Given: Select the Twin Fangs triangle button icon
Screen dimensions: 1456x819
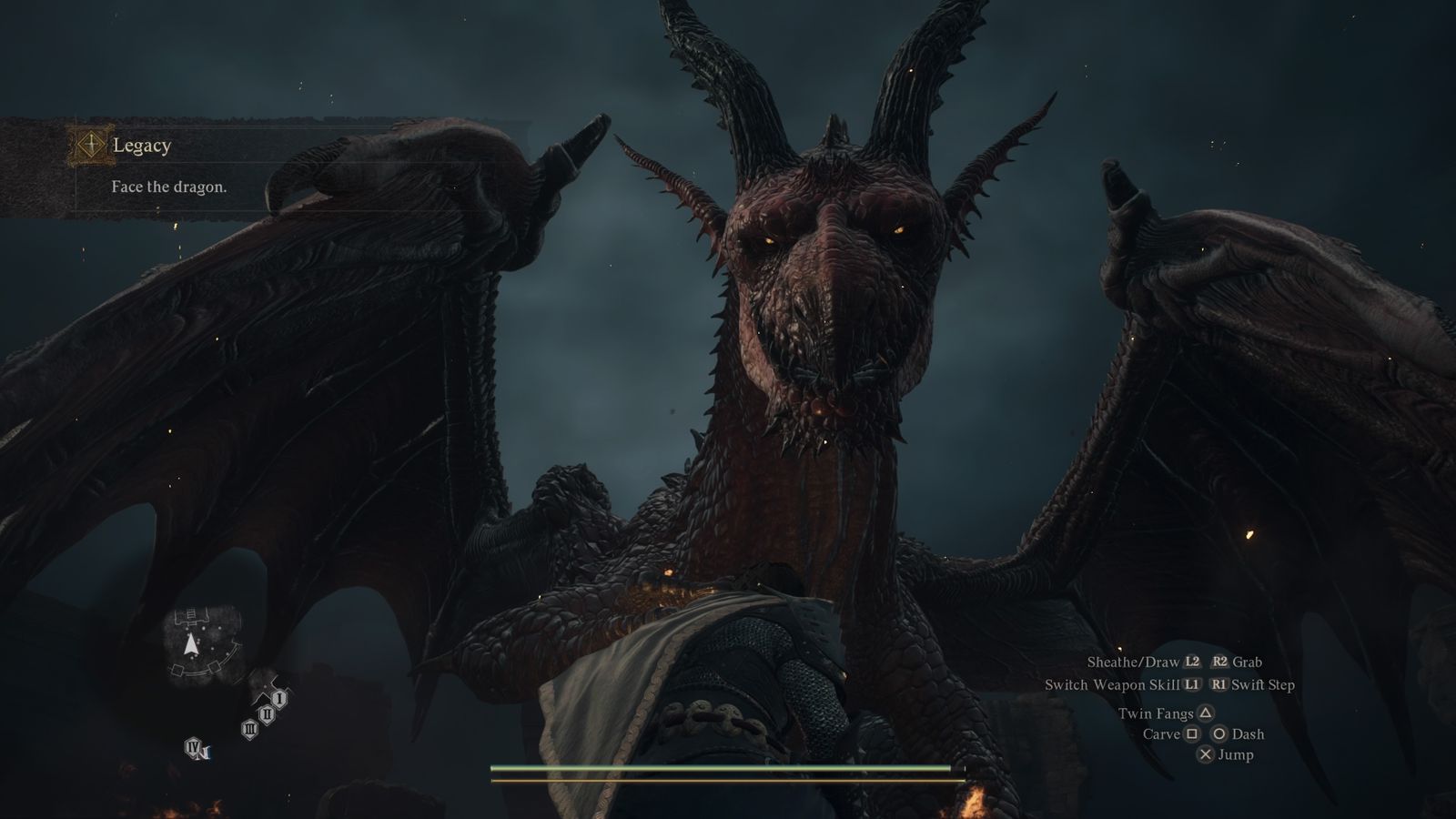Looking at the screenshot, I should point(1207,713).
